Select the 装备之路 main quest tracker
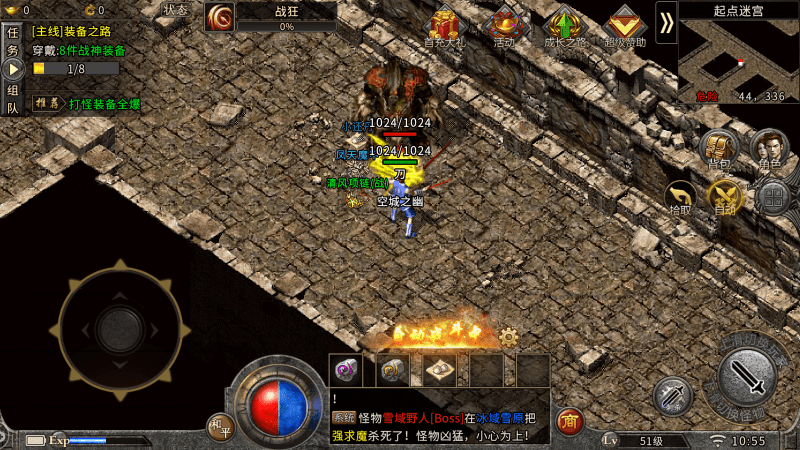The height and width of the screenshot is (450, 800). (80, 32)
